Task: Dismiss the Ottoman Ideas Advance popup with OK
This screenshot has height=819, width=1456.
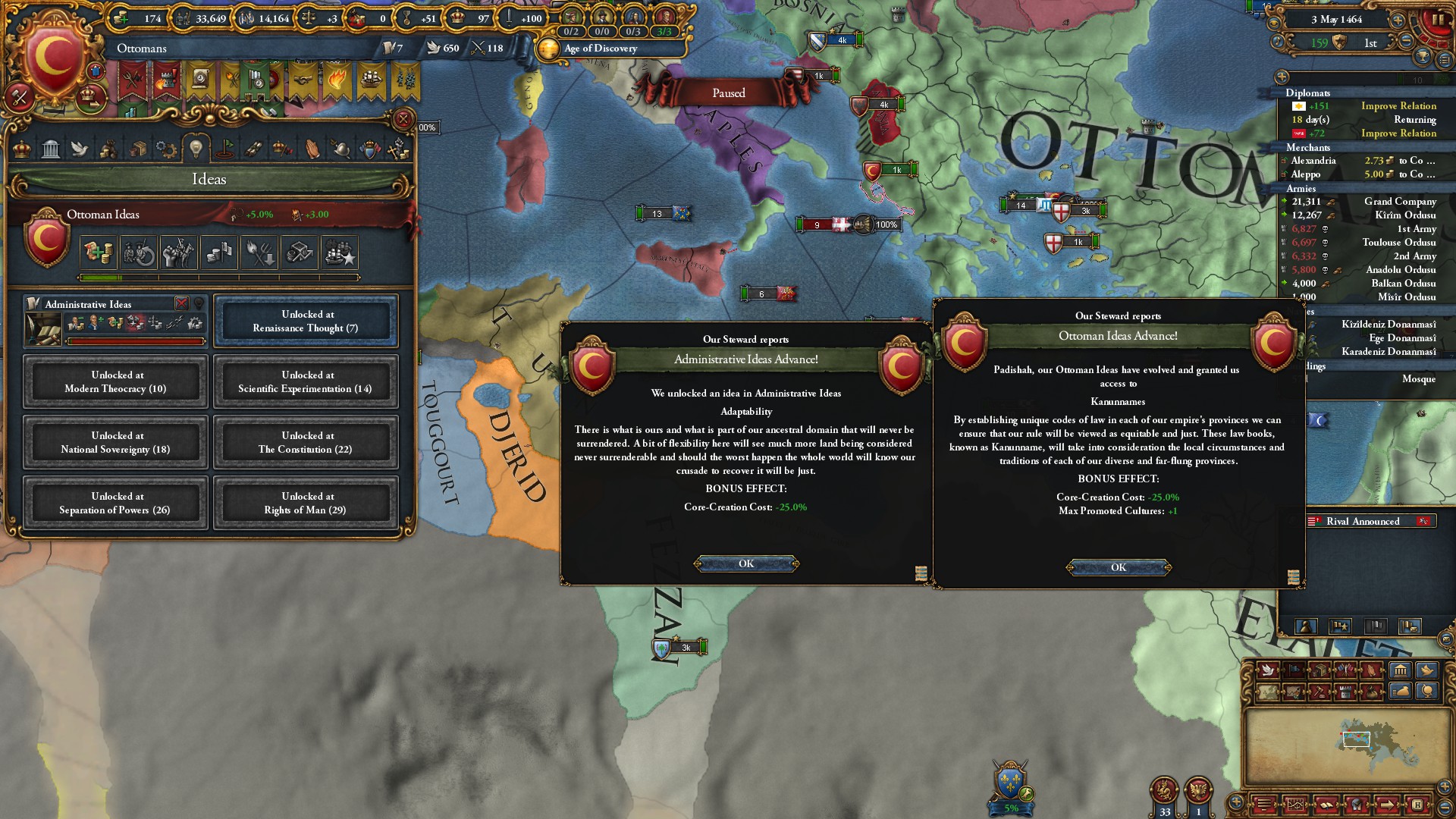Action: (x=1119, y=567)
